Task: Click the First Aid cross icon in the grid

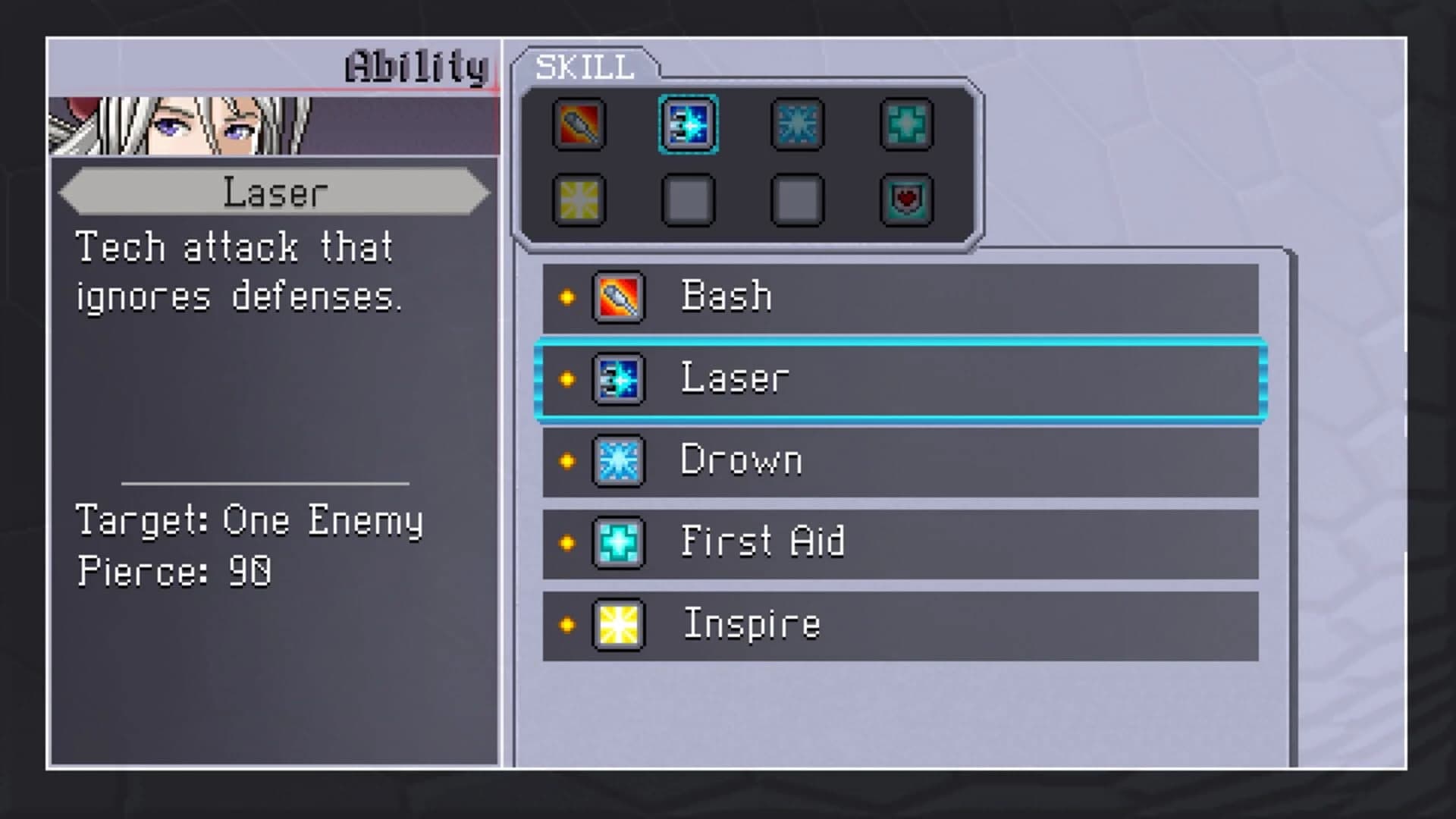Action: 905,126
